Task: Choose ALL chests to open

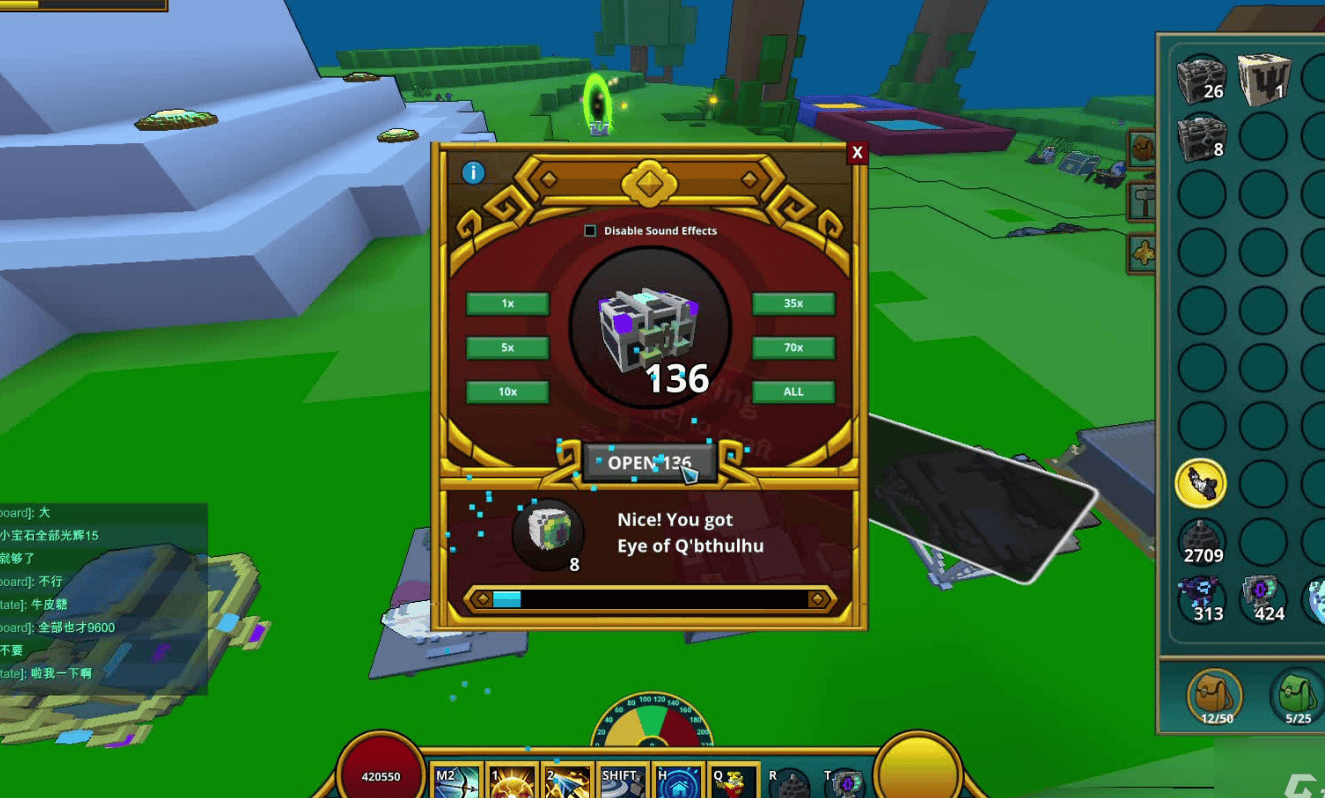Action: click(x=793, y=392)
